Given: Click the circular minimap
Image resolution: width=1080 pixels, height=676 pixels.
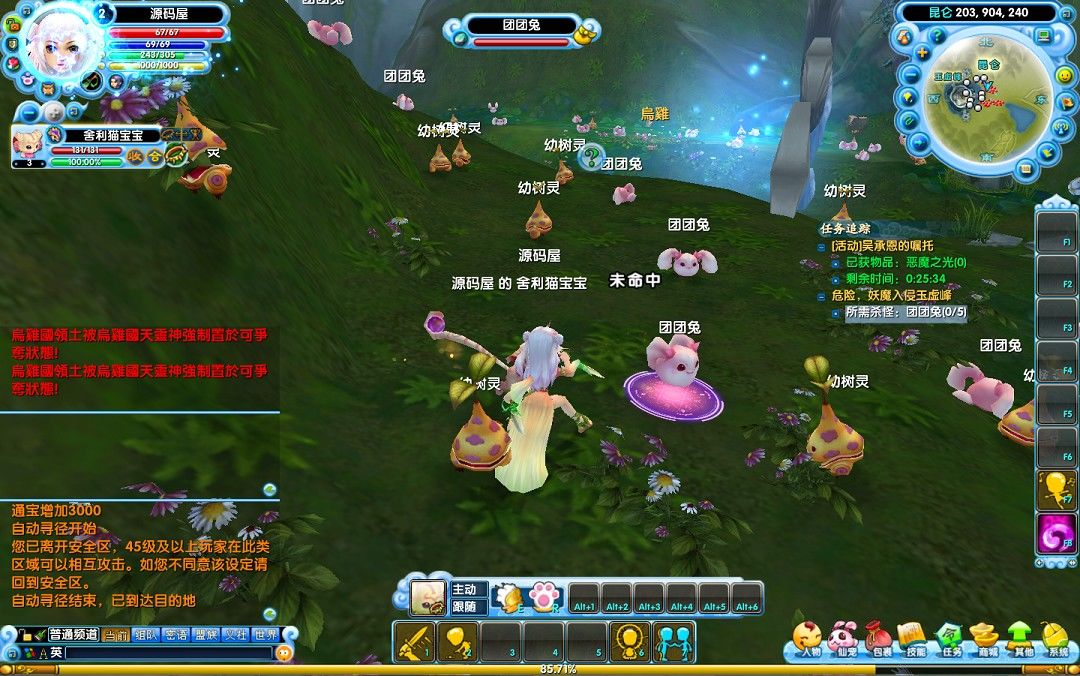Looking at the screenshot, I should (985, 100).
